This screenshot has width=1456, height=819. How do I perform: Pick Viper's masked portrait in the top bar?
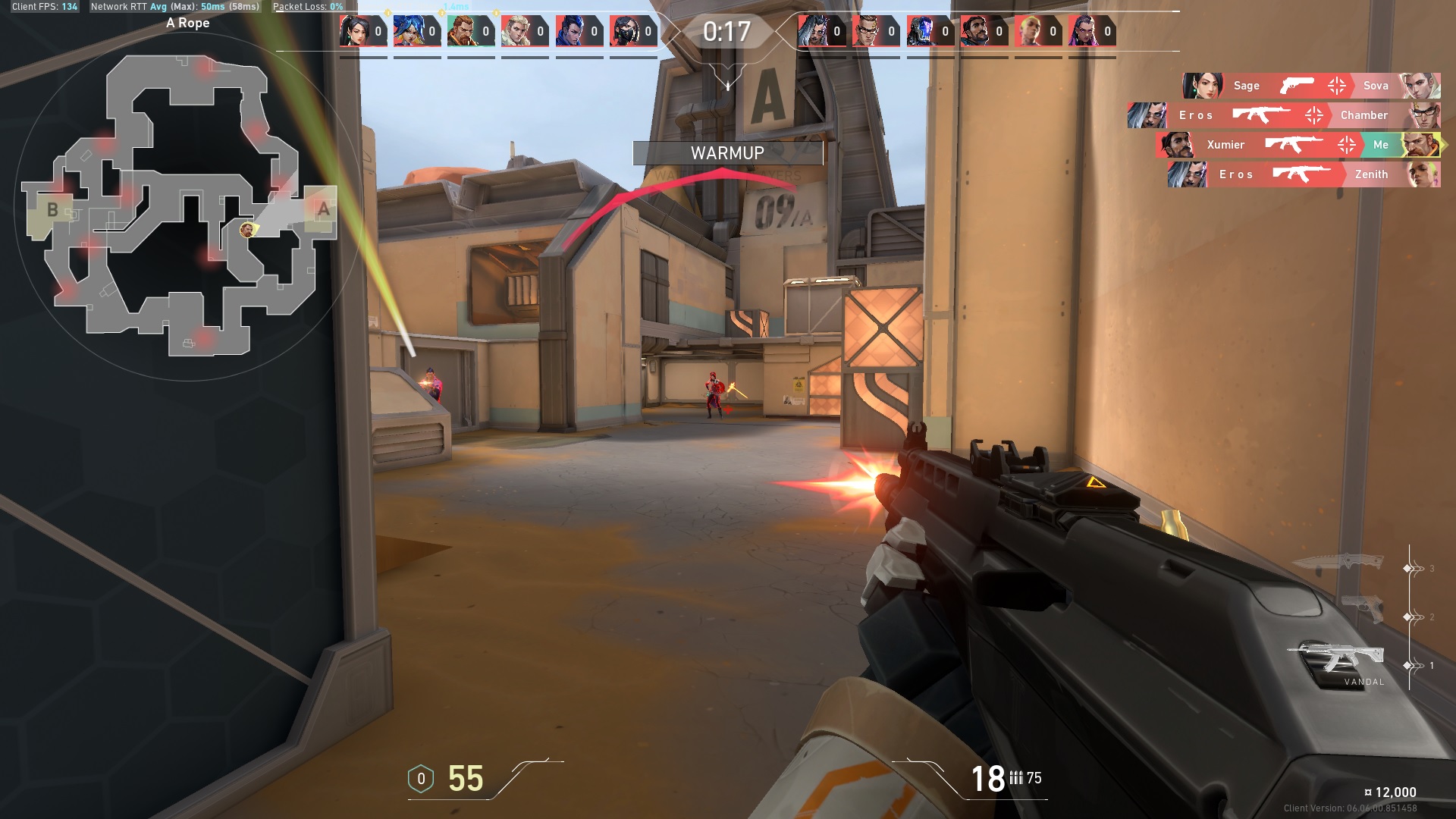pyautogui.click(x=625, y=31)
